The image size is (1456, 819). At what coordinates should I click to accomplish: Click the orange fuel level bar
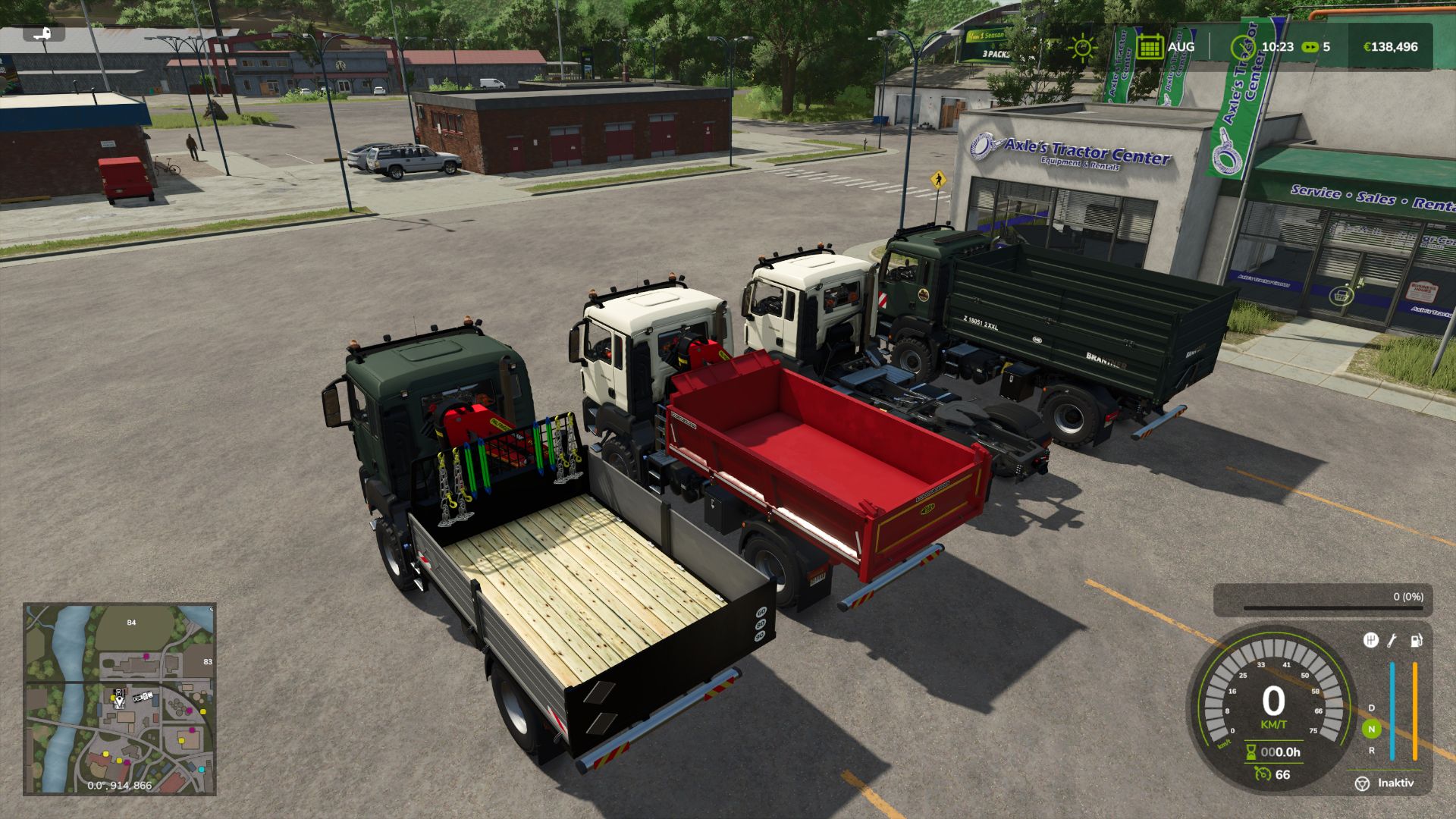pyautogui.click(x=1415, y=710)
